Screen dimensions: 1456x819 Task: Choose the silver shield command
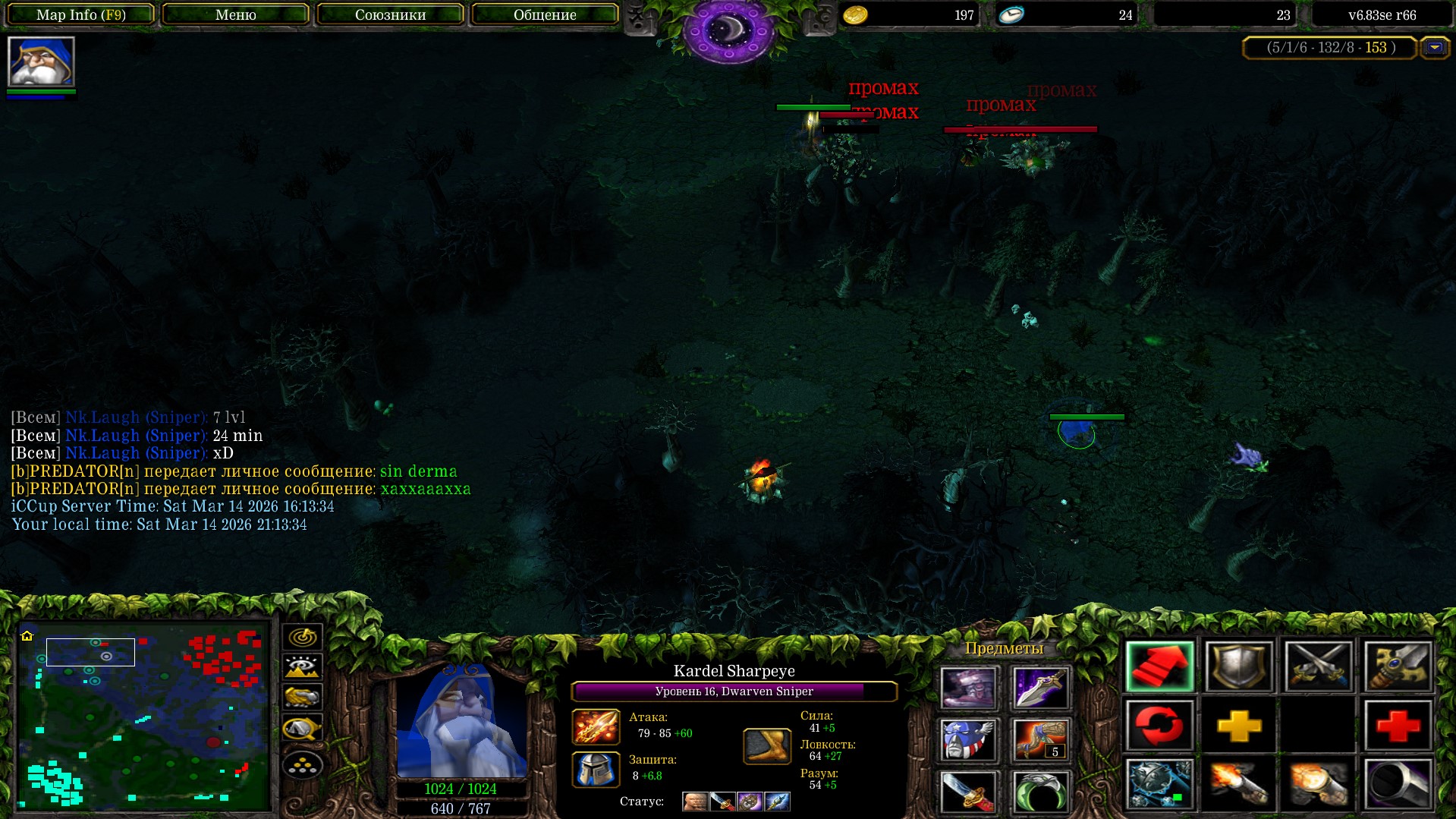tap(1239, 667)
